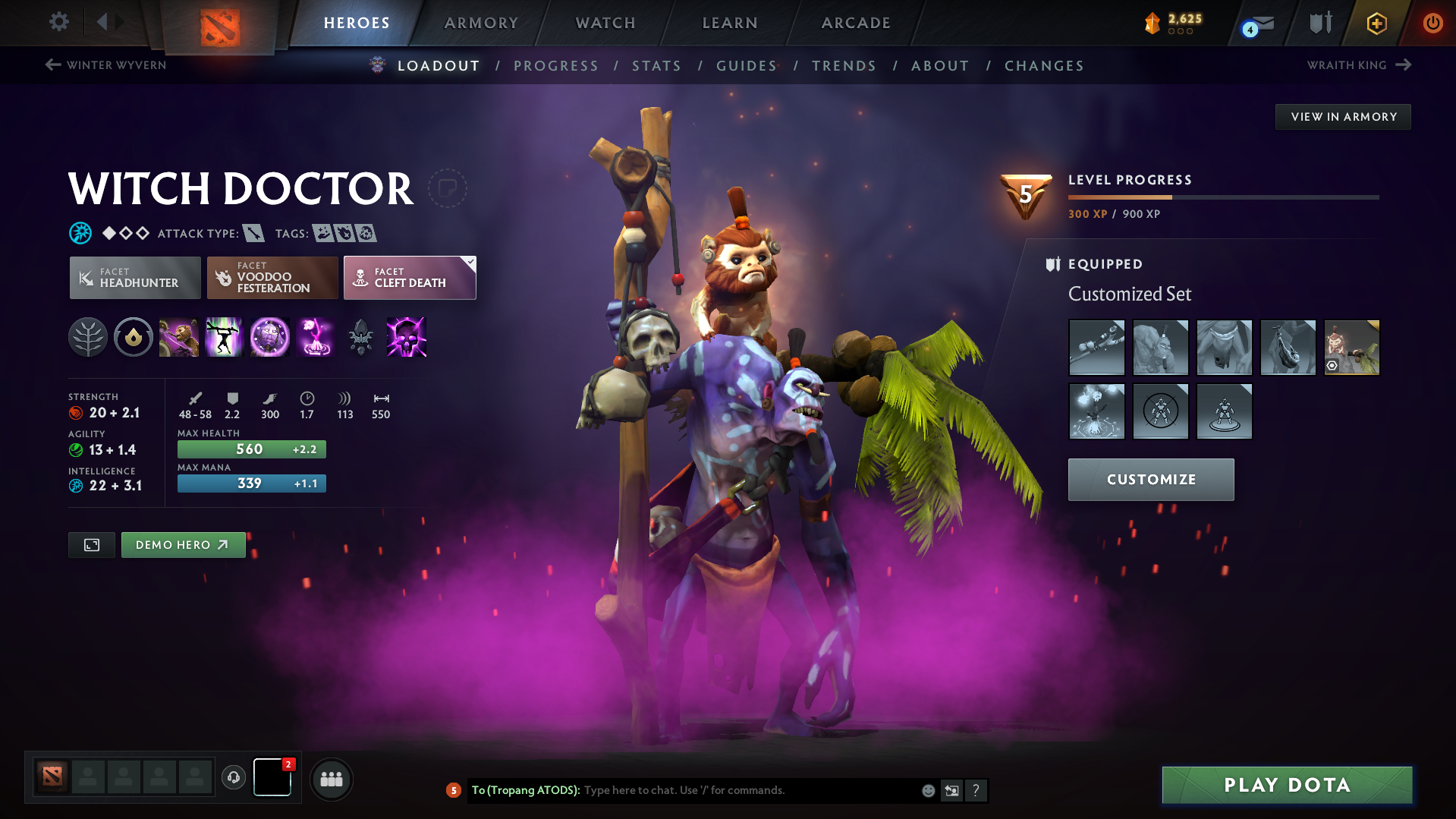The width and height of the screenshot is (1456, 819).
Task: Click View In Armory
Action: point(1343,116)
